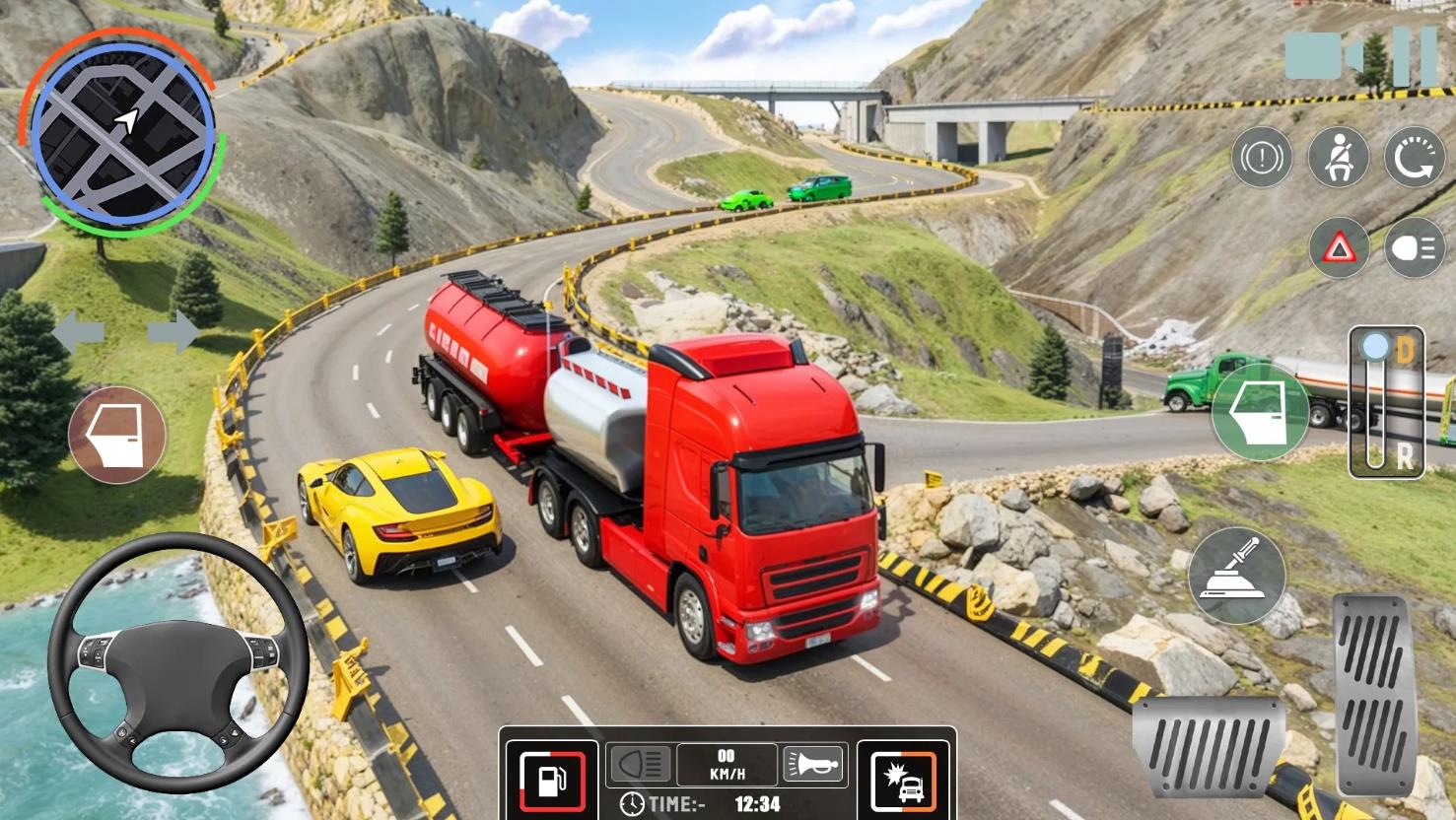This screenshot has width=1456, height=820.
Task: Change the camera view
Action: tap(1322, 55)
